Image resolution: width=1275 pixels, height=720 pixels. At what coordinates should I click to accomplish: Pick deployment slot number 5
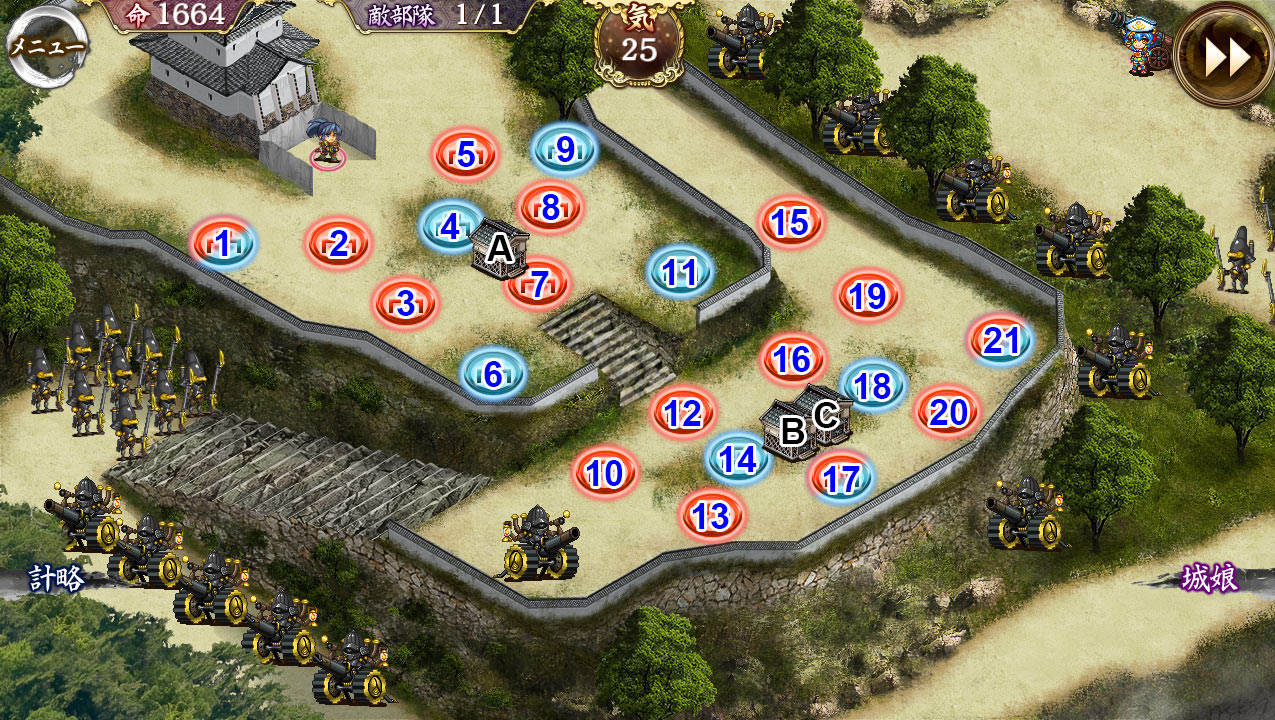point(465,155)
